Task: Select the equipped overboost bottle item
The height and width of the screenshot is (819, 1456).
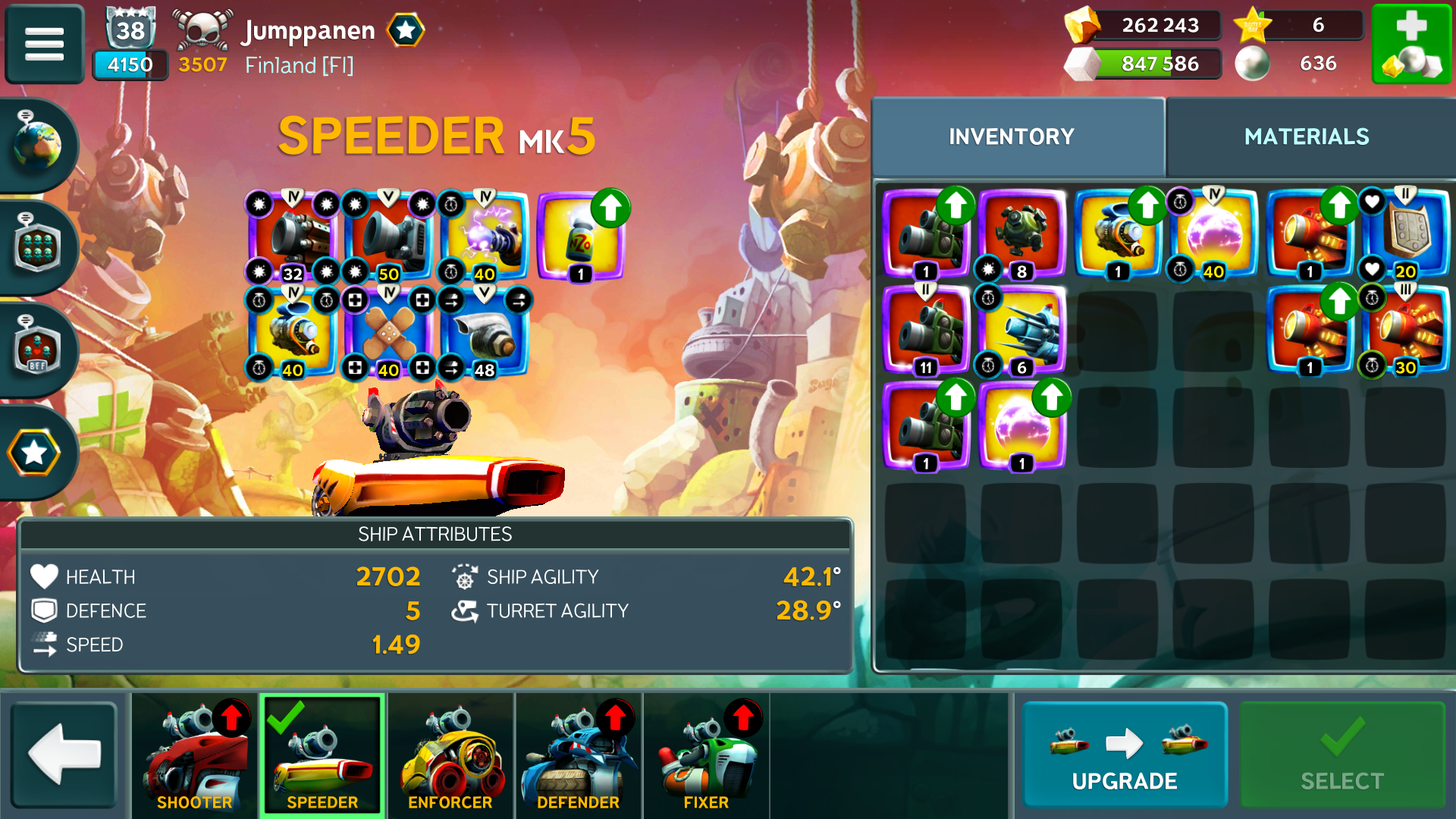Action: point(581,237)
